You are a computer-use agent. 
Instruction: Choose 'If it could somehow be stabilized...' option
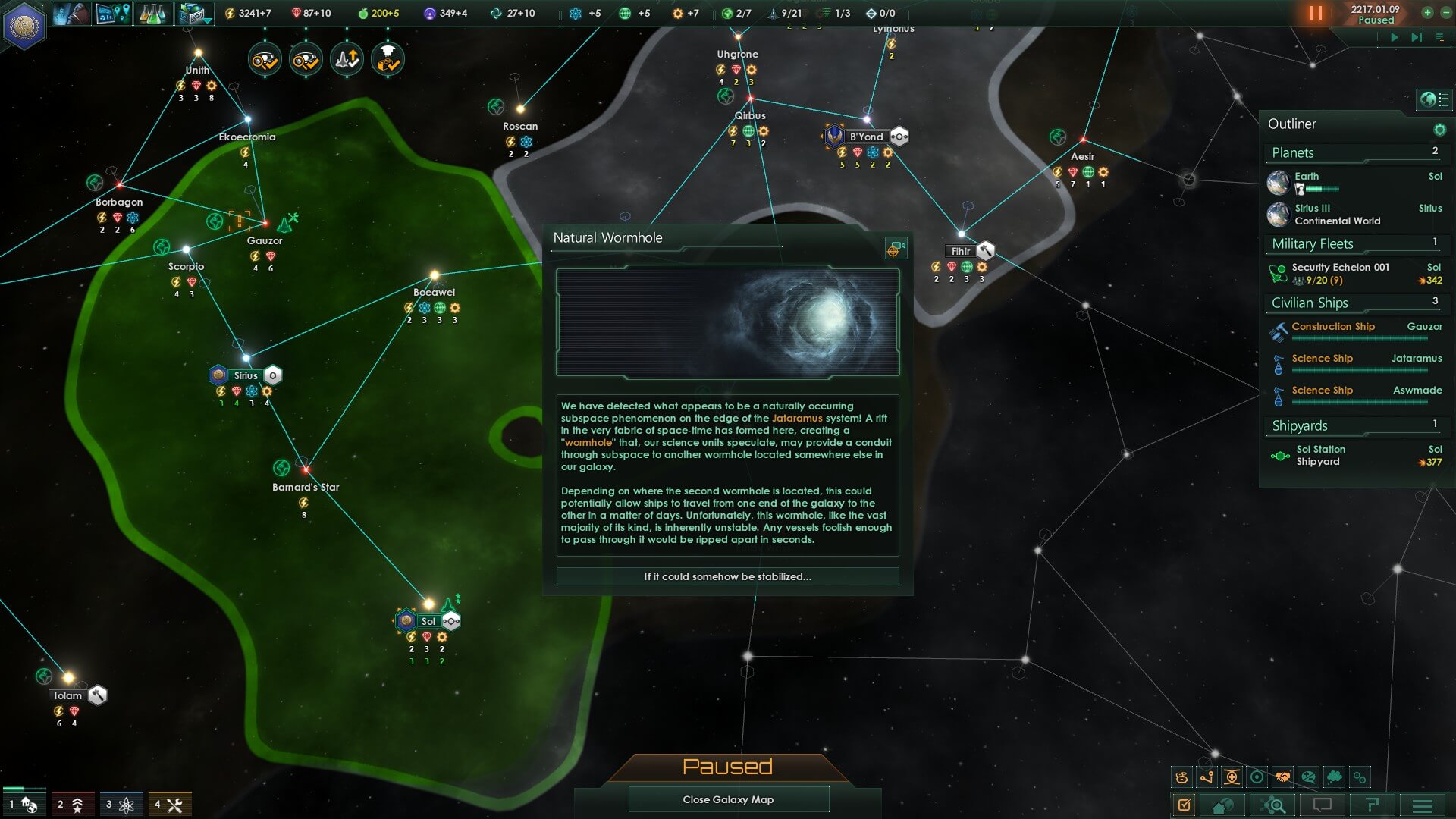click(727, 576)
